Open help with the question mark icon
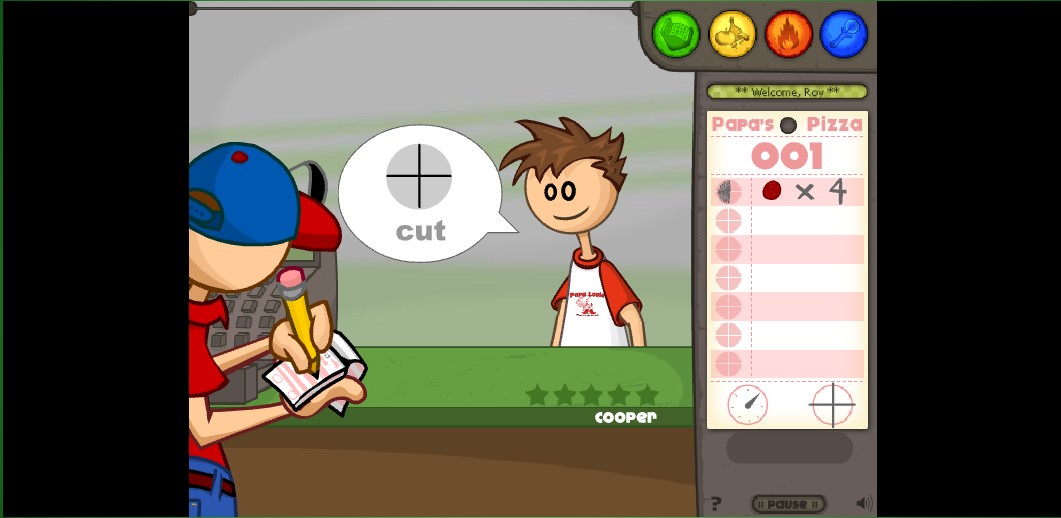 coord(715,504)
